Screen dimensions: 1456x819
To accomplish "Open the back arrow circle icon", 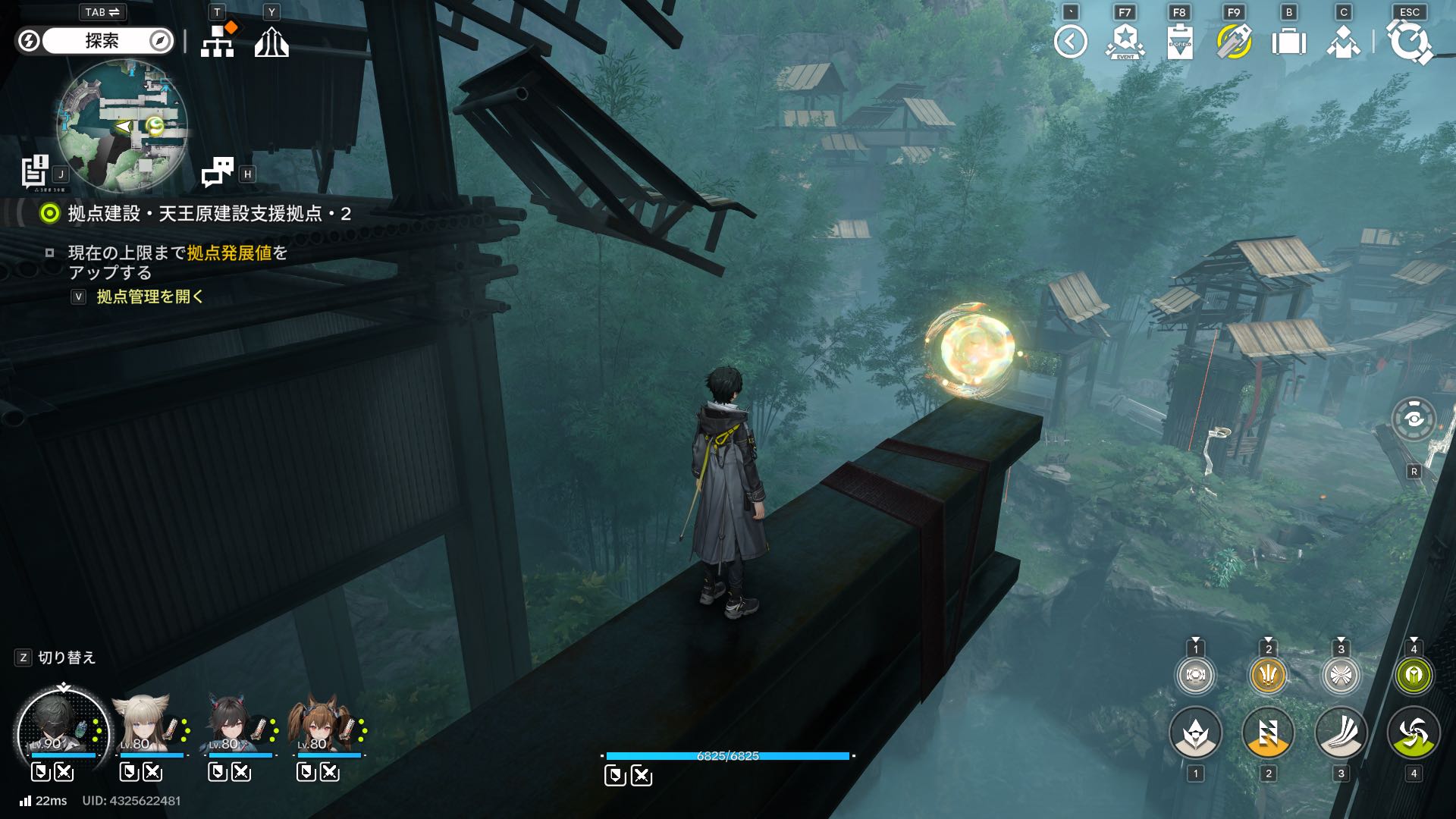I will pos(1071,42).
